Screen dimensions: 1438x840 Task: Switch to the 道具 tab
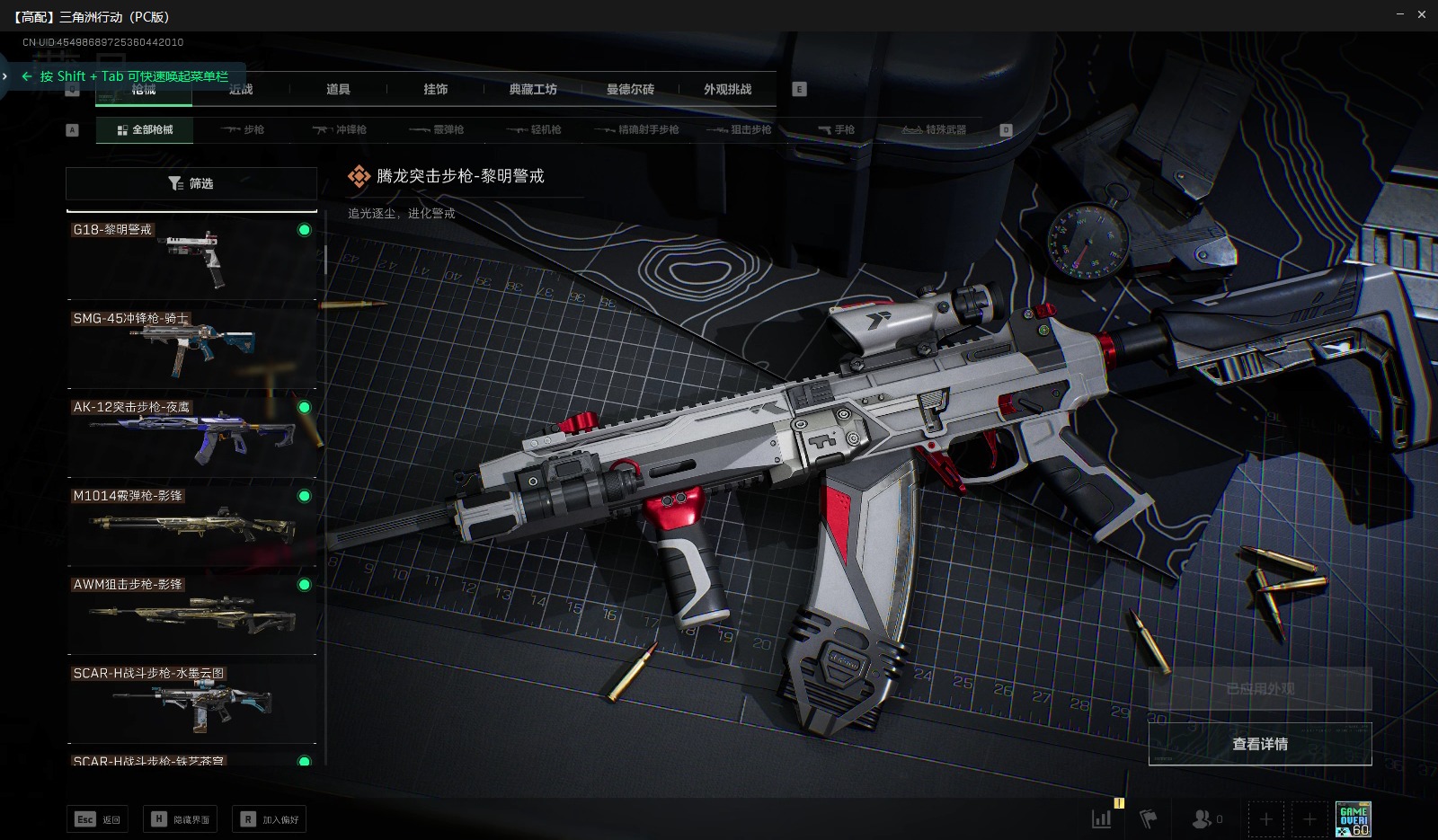[338, 90]
